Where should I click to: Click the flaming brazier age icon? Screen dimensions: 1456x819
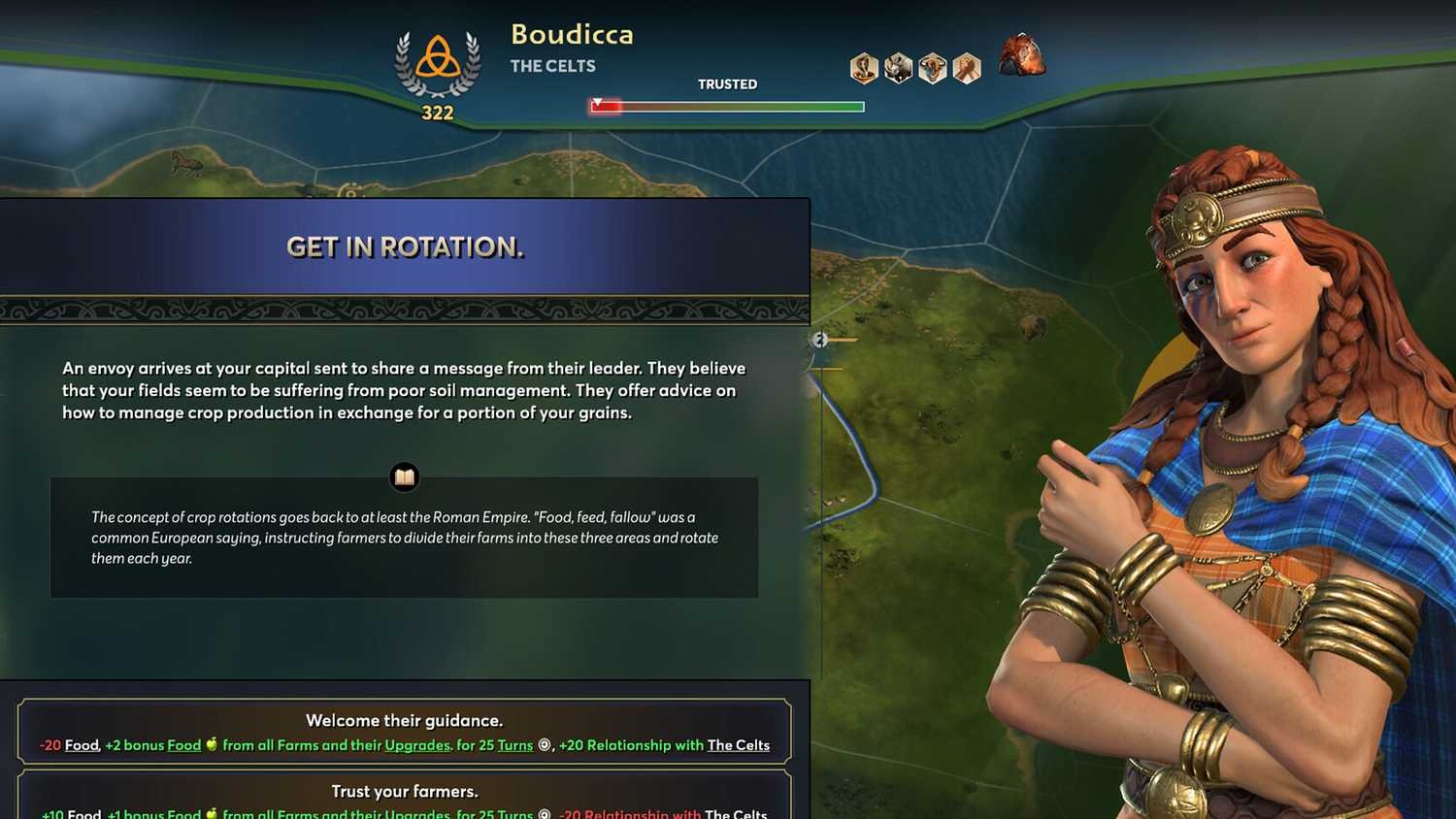pos(1021,56)
